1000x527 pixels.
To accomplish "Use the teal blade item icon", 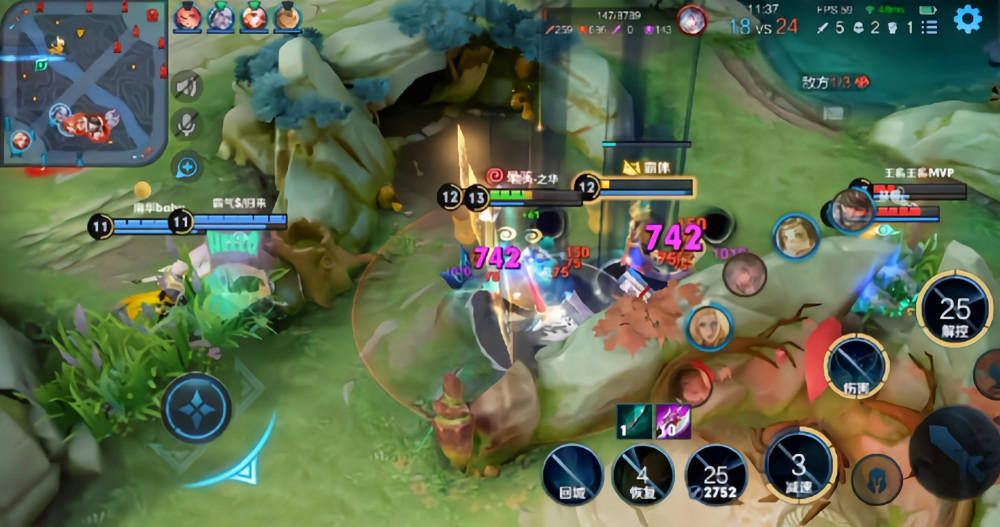I will (x=634, y=421).
